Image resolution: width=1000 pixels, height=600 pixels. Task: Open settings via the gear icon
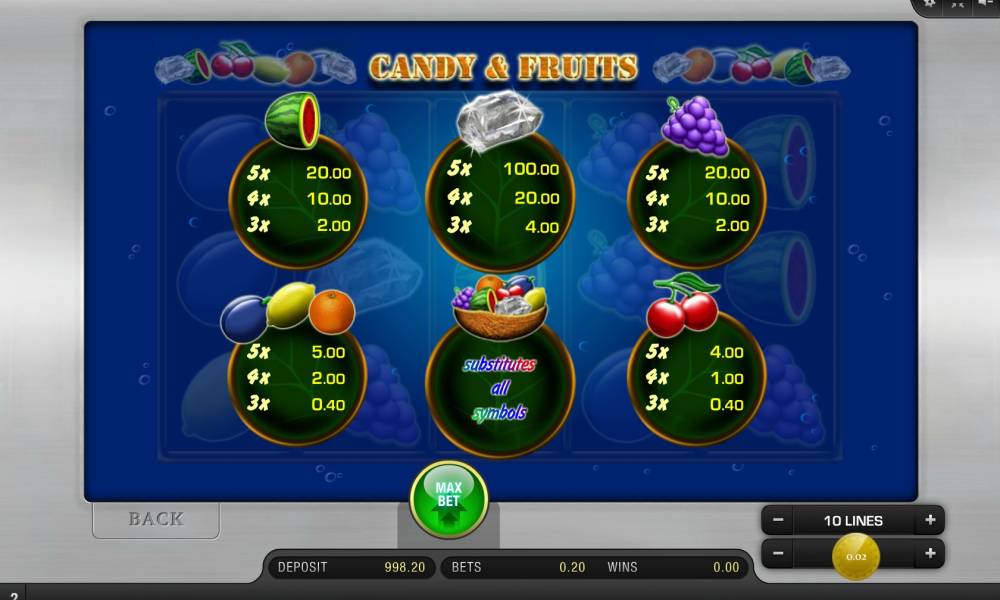click(929, 4)
